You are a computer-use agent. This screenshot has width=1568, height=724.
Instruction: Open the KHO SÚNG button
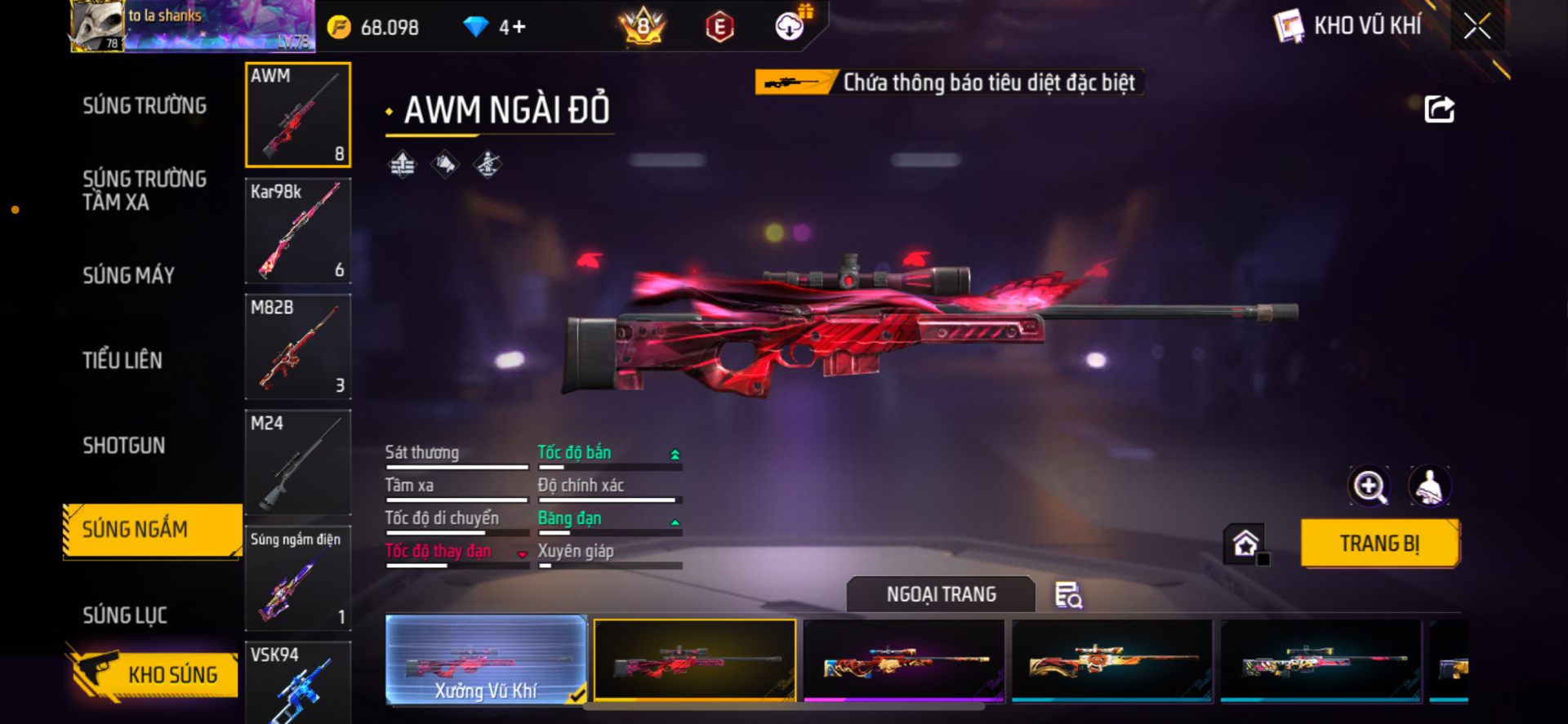click(155, 674)
